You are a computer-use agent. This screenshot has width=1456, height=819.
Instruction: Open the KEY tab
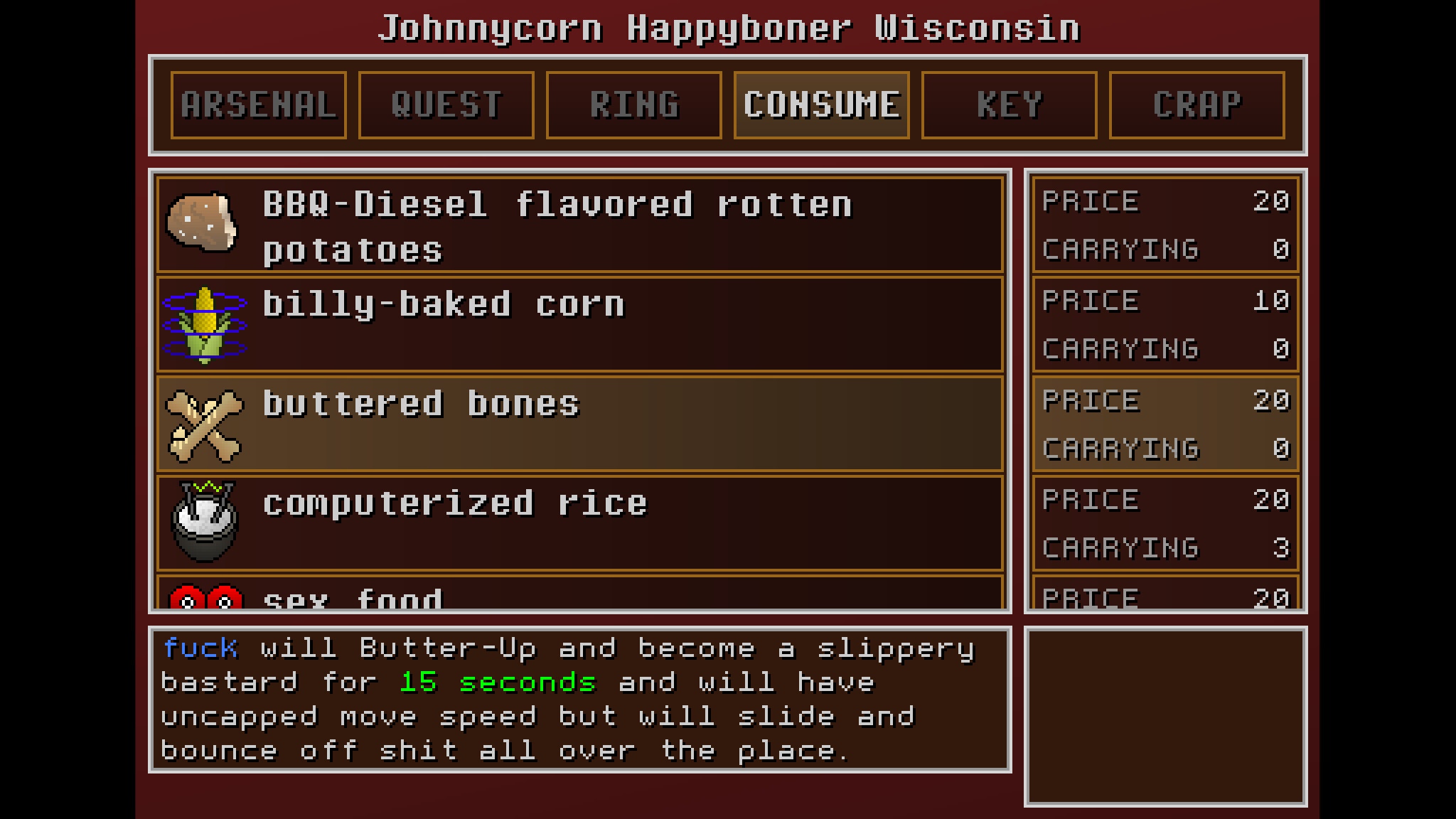click(1009, 104)
